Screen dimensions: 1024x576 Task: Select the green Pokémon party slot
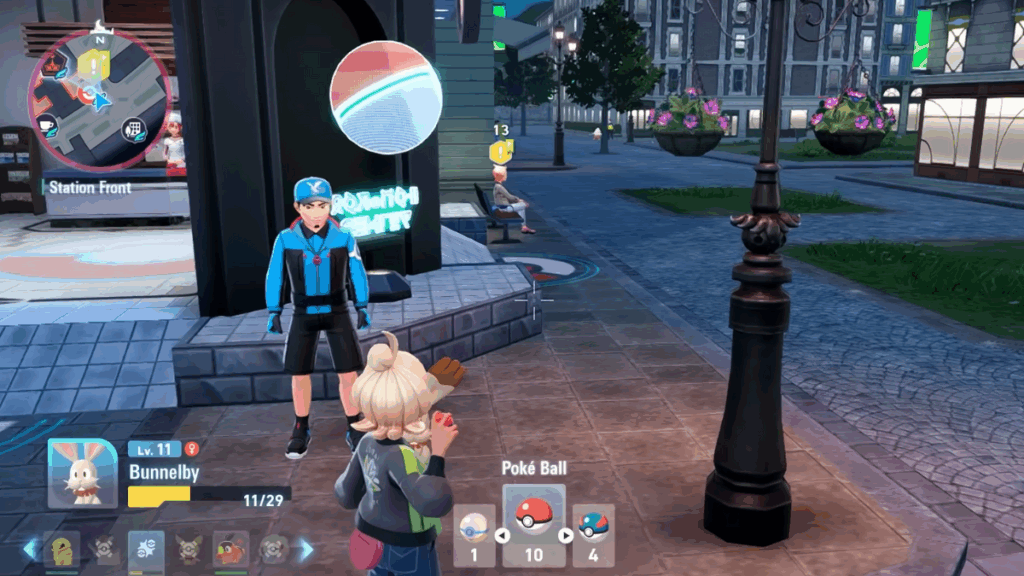click(62, 548)
